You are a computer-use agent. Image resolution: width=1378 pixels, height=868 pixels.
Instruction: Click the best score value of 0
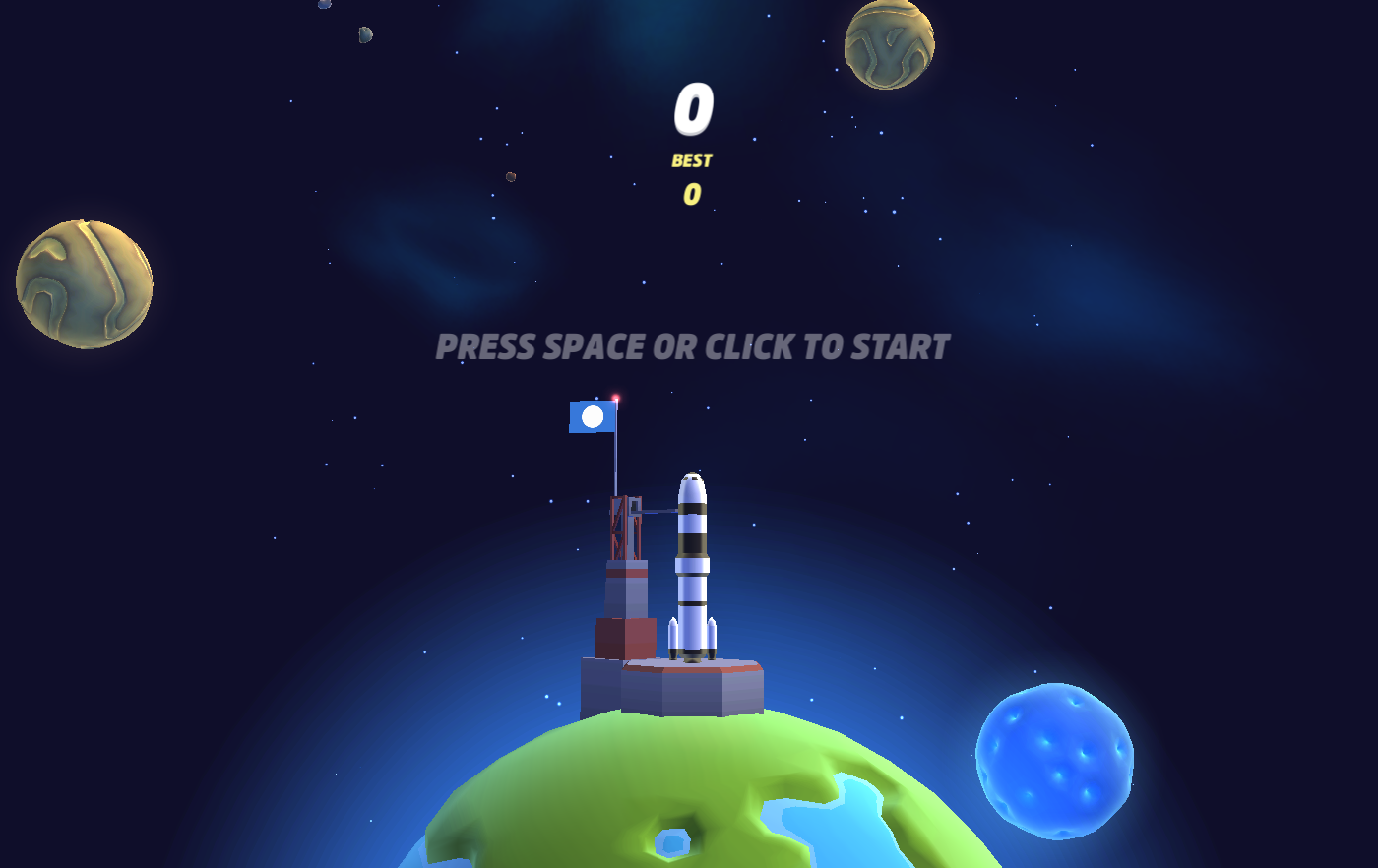click(x=690, y=195)
